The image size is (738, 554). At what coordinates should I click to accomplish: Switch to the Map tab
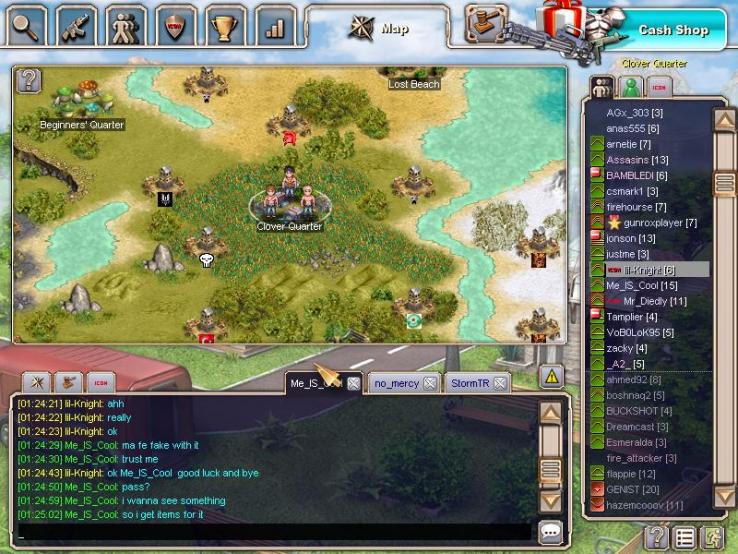(x=378, y=28)
